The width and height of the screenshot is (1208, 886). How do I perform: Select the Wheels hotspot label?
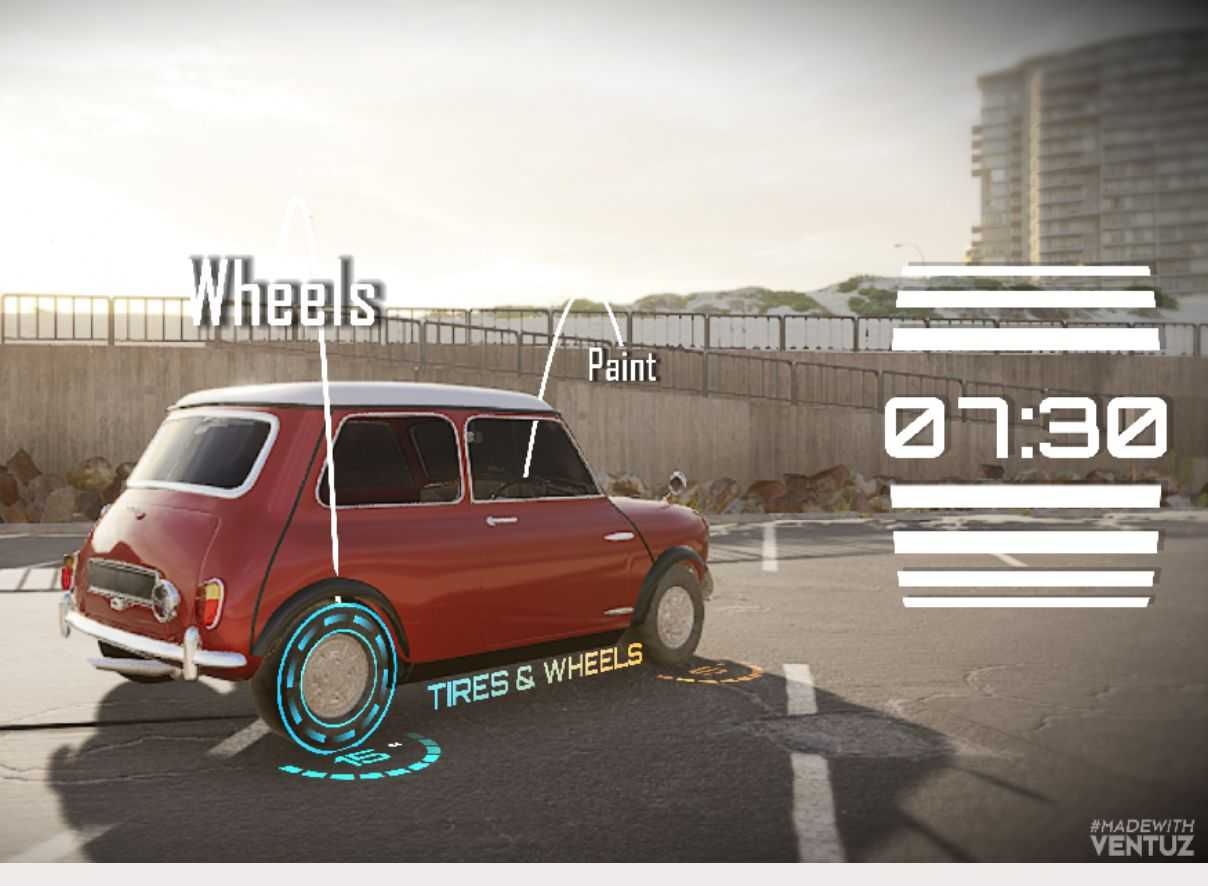pos(286,292)
